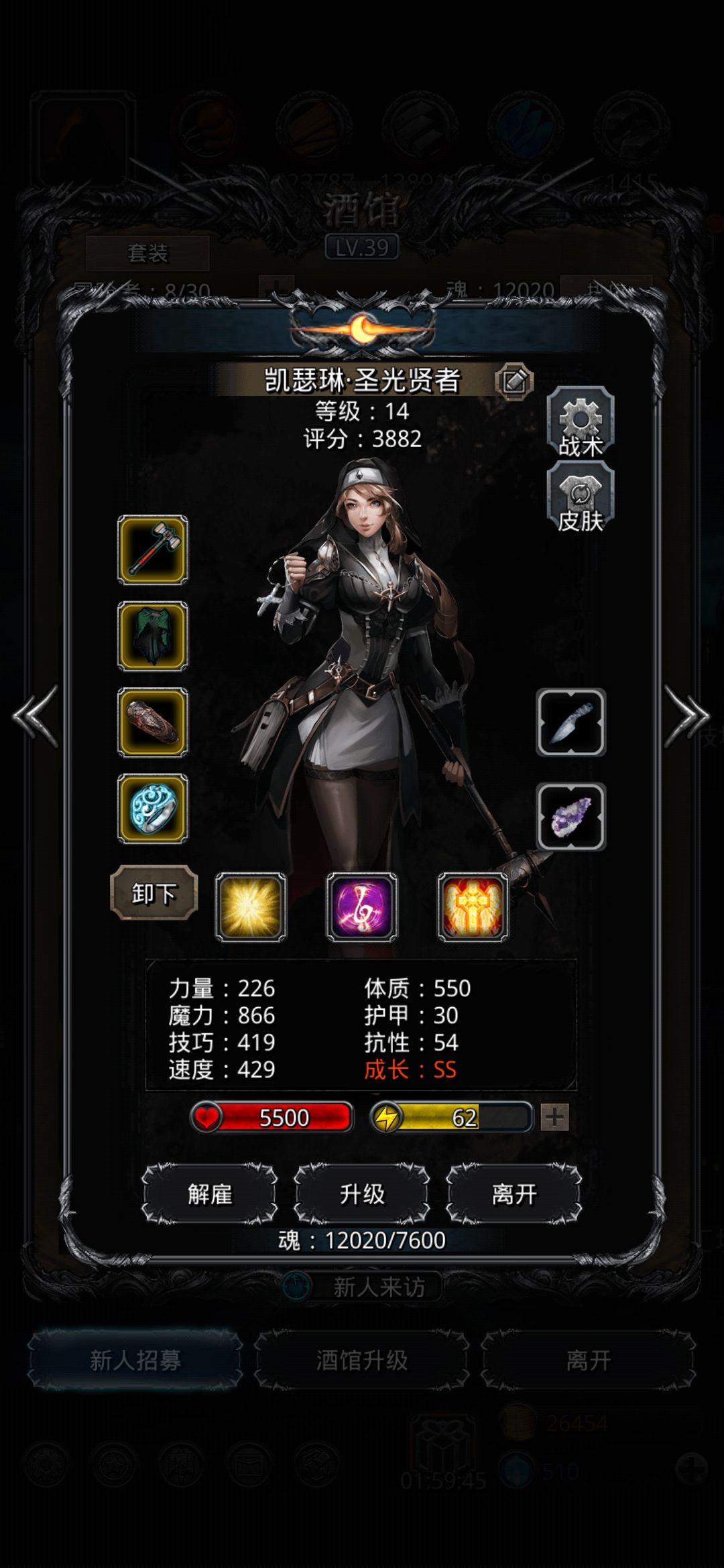The height and width of the screenshot is (1568, 724).
Task: Select the dagger item slot
Action: [x=571, y=722]
